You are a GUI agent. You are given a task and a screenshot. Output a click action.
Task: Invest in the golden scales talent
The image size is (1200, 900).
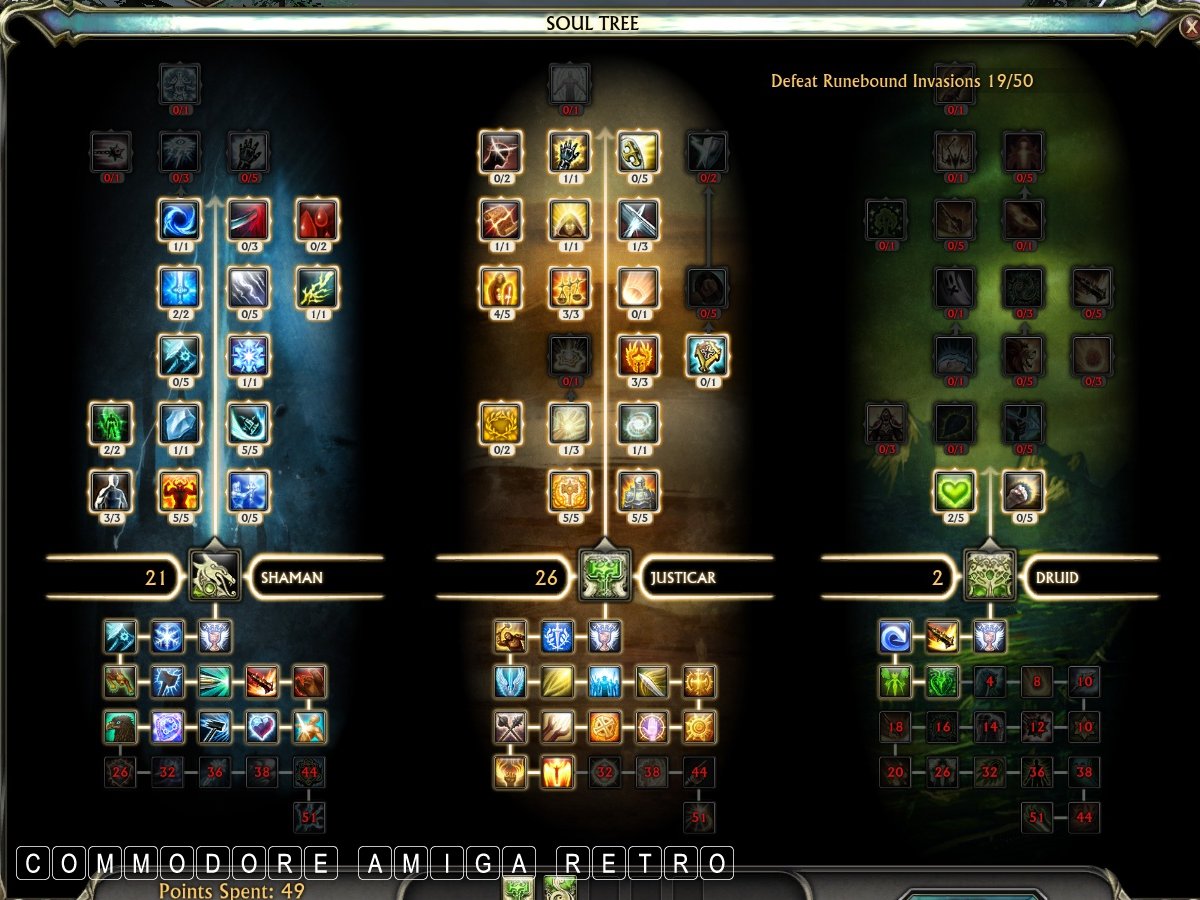569,287
